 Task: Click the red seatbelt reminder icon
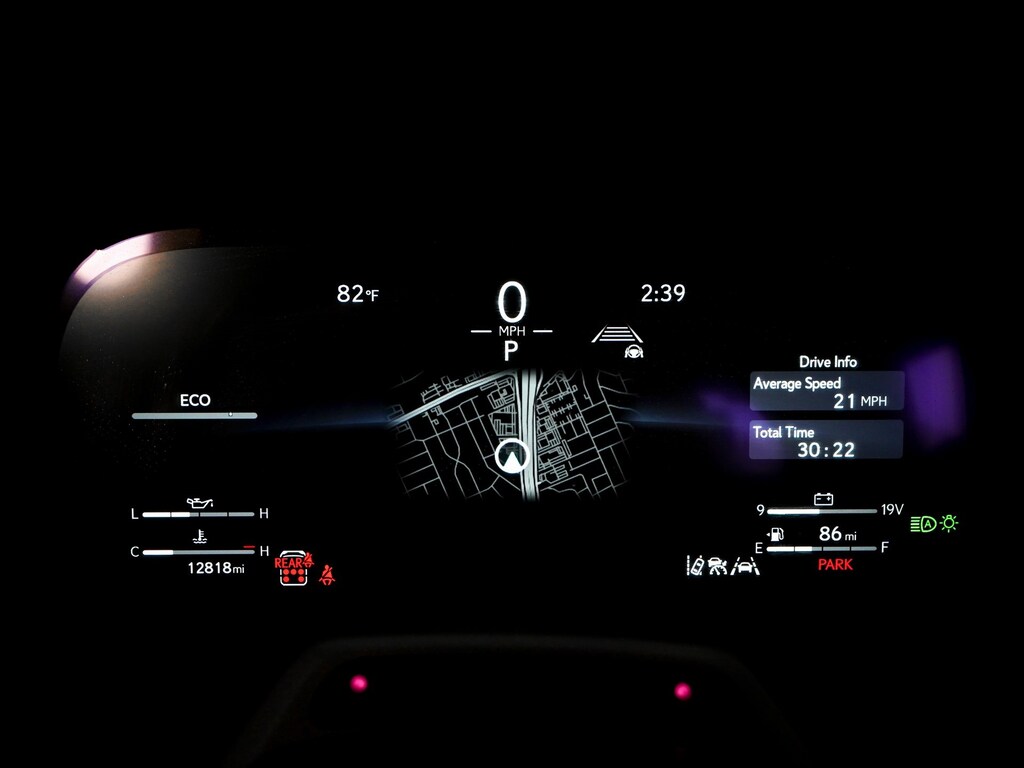[327, 574]
